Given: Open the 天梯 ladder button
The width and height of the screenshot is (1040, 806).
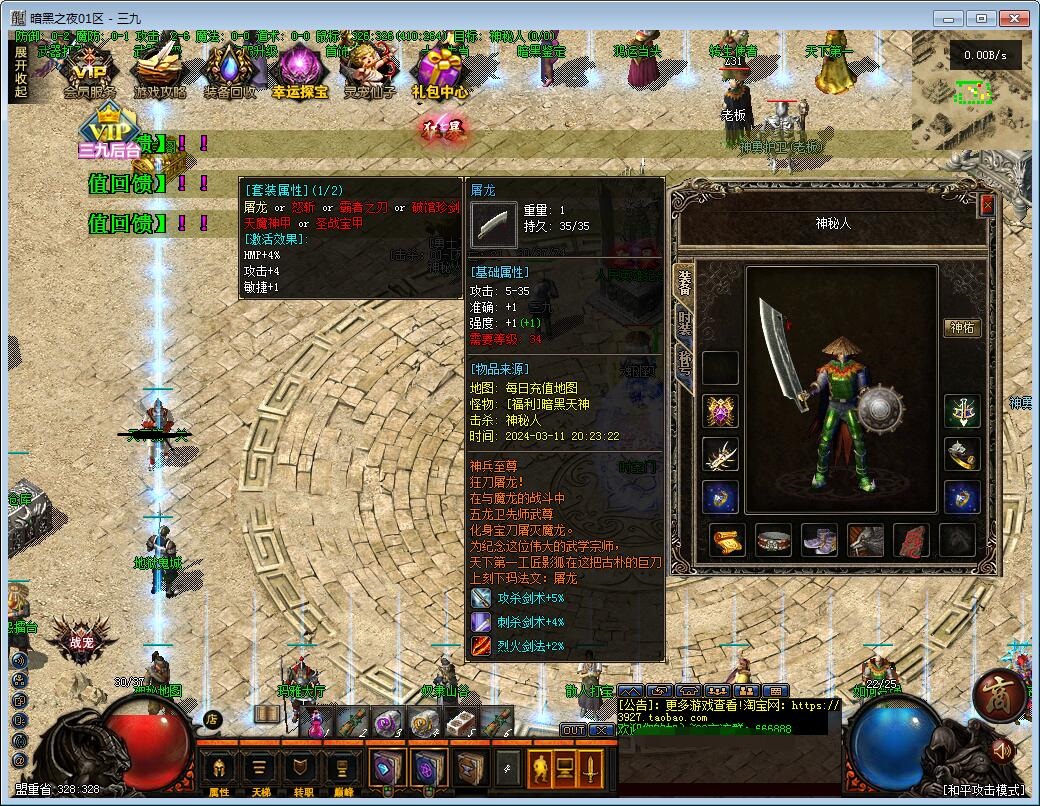Looking at the screenshot, I should [x=260, y=770].
